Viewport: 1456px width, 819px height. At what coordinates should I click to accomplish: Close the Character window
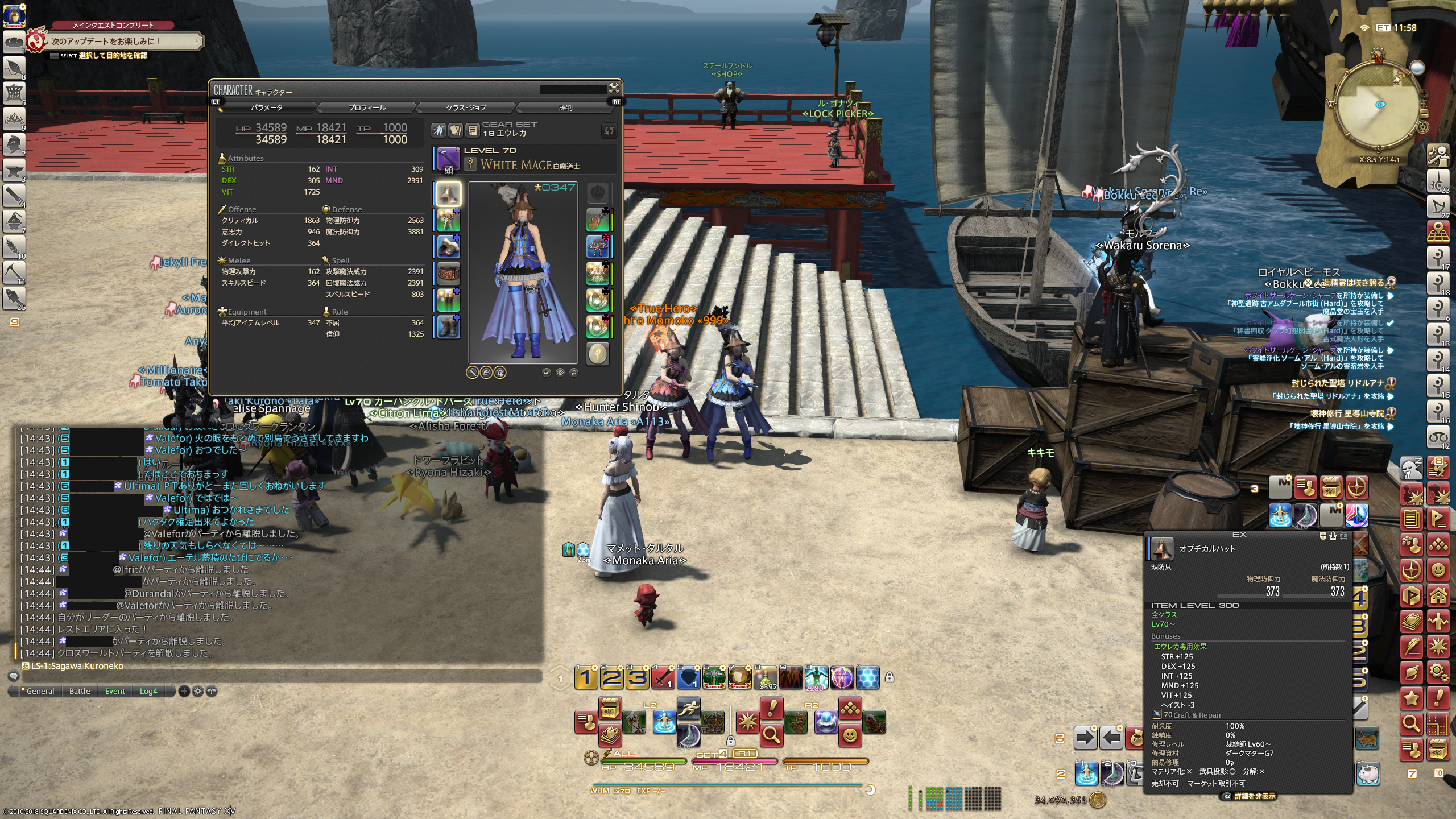pos(614,88)
